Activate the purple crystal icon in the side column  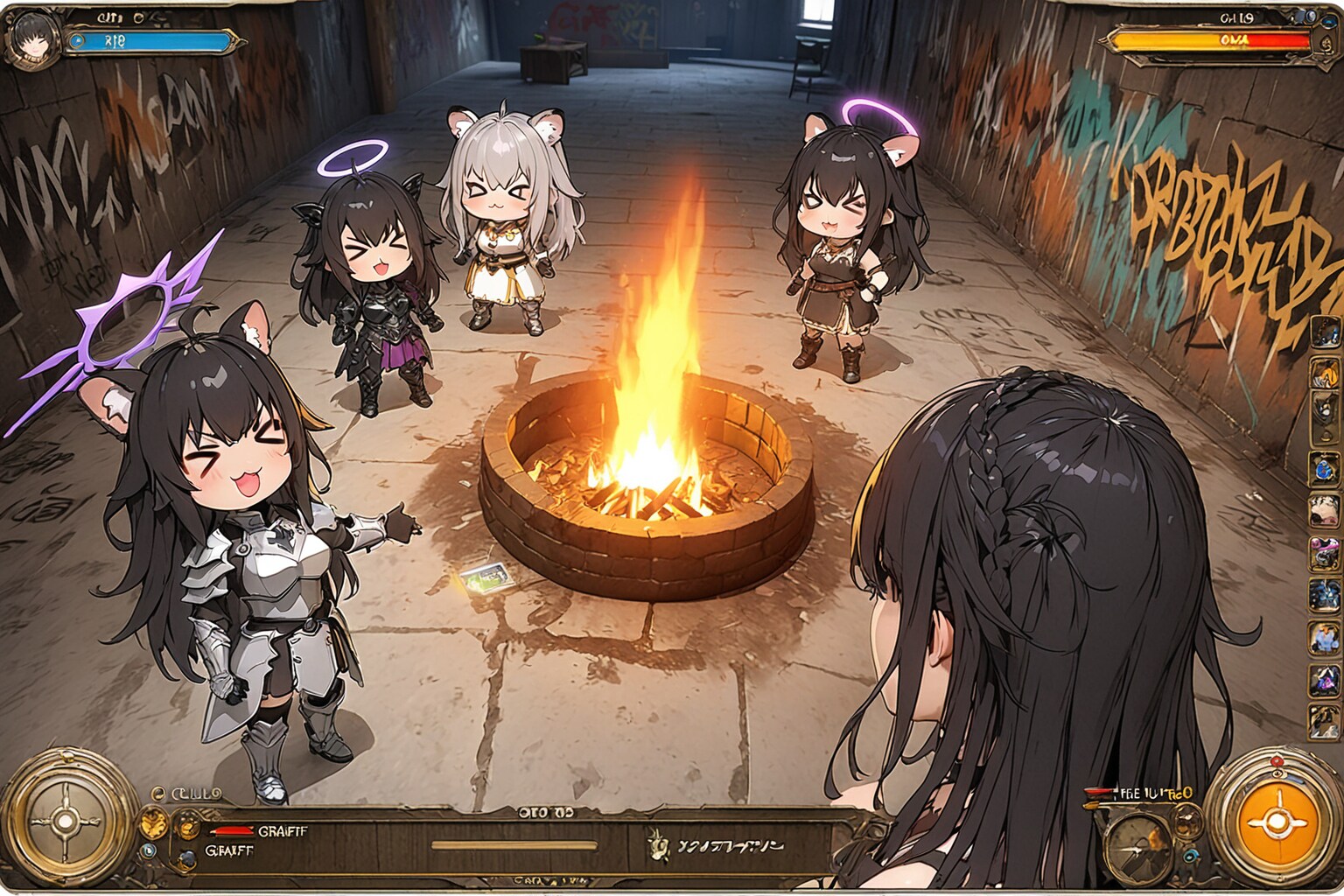tap(1324, 679)
